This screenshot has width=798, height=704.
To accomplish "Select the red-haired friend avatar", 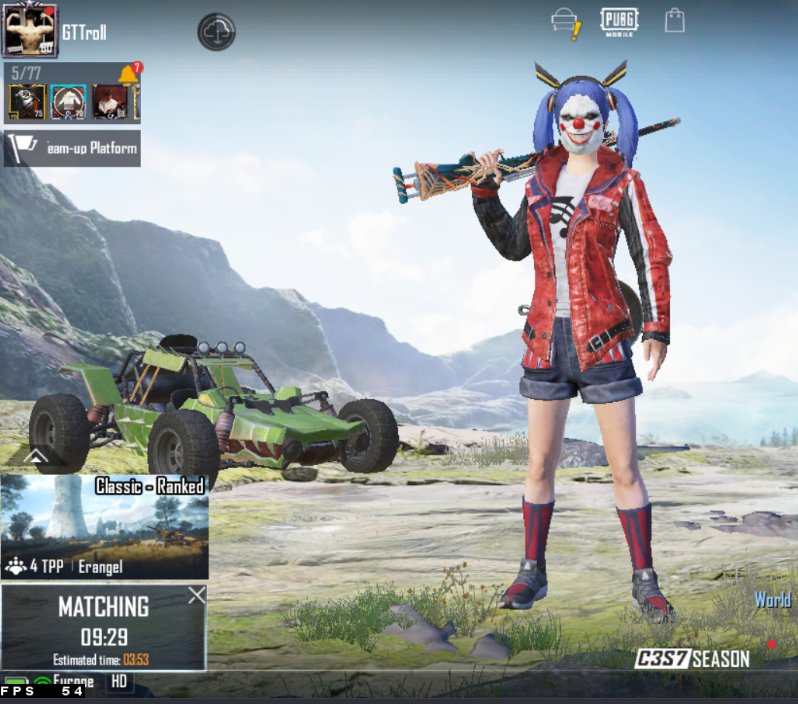I will [x=109, y=102].
